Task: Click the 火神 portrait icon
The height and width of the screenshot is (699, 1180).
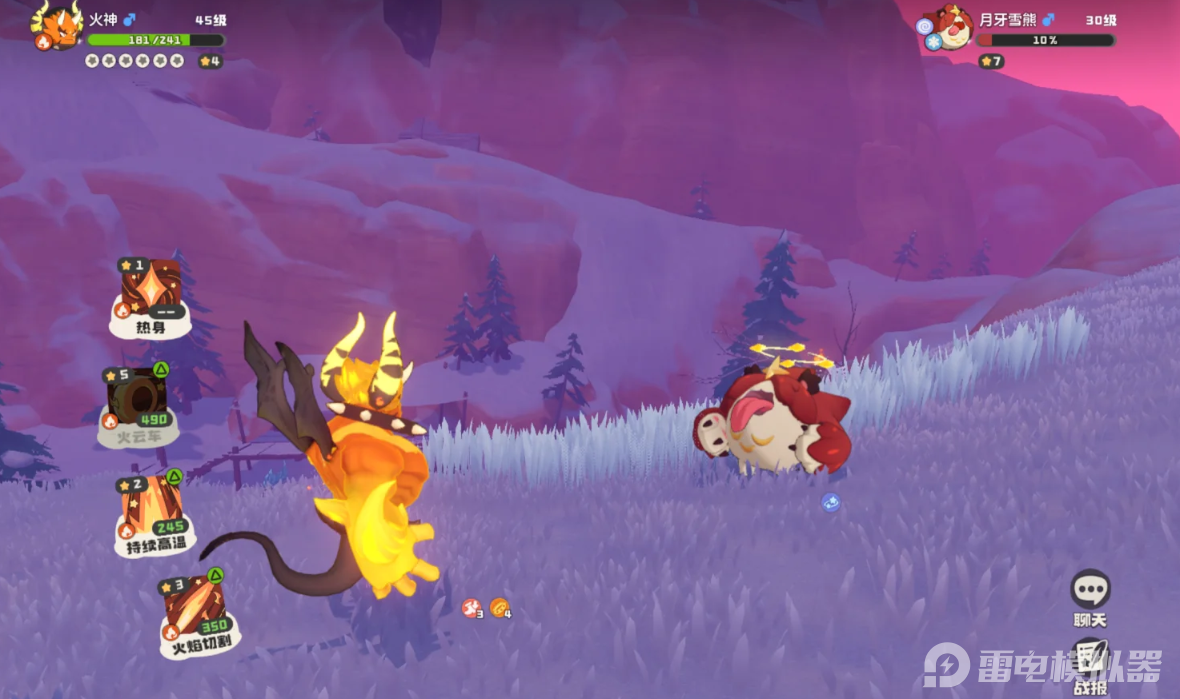Action: point(59,26)
